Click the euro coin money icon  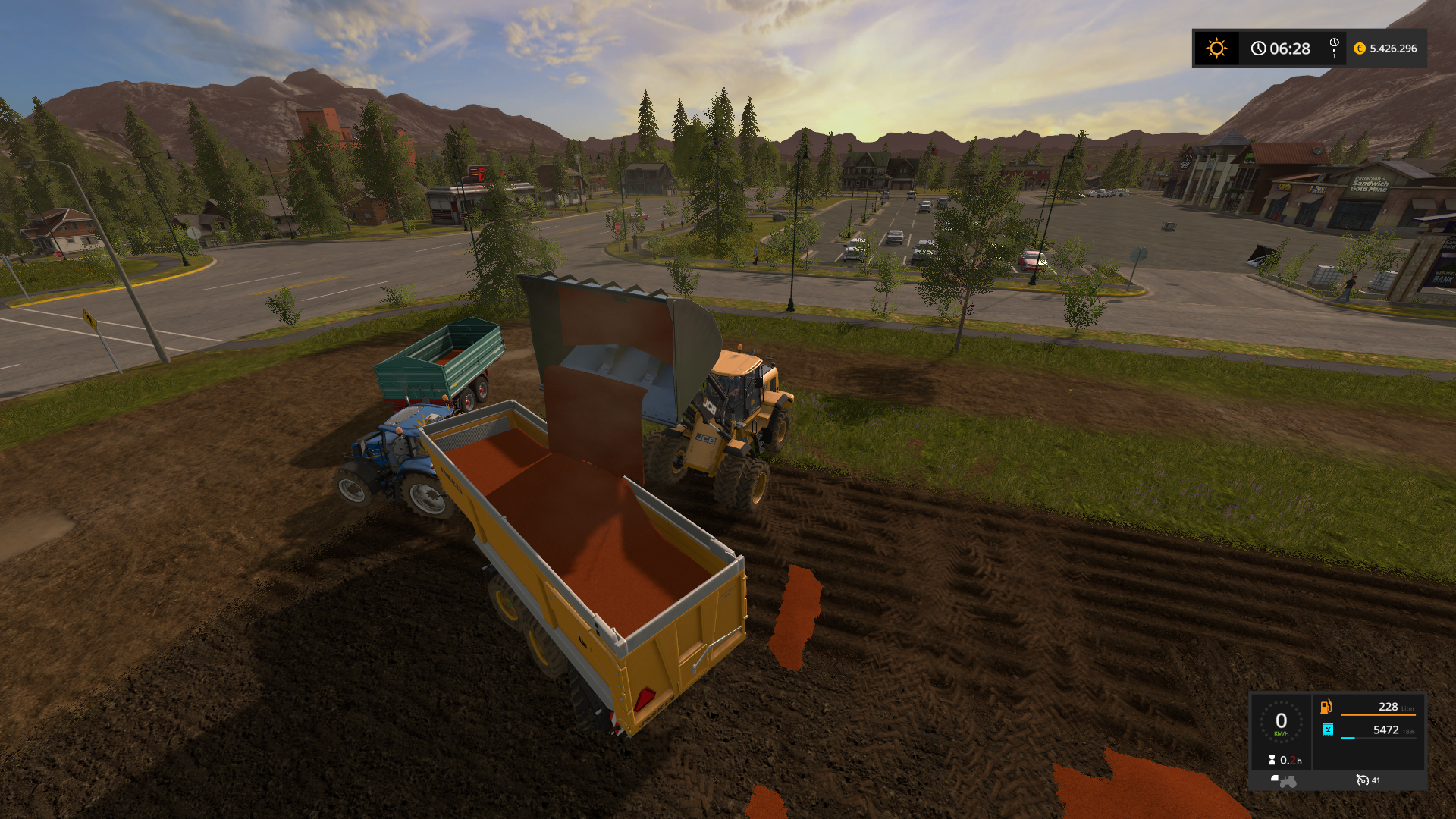(1360, 49)
